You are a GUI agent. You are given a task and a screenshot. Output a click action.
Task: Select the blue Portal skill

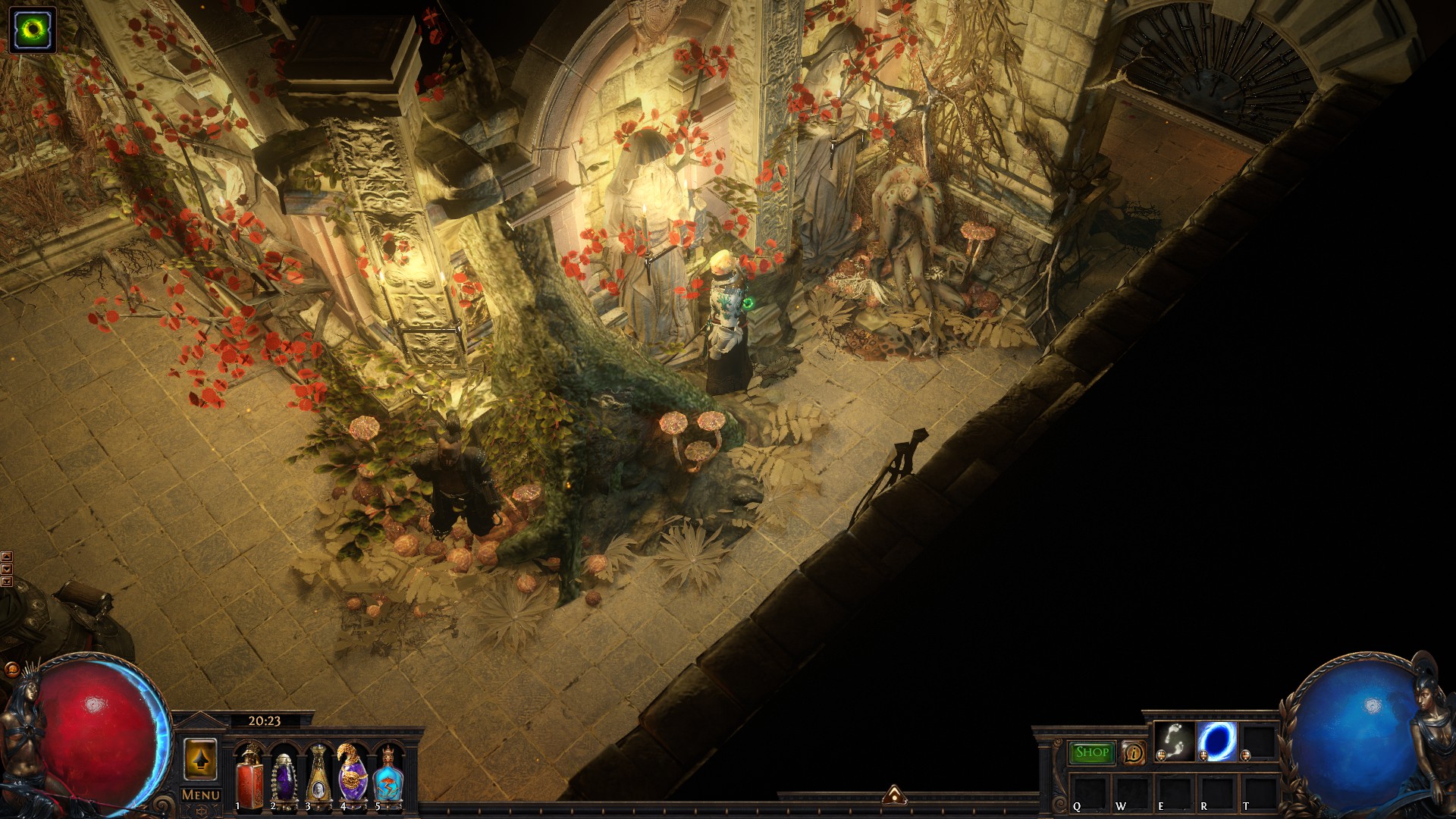tap(1216, 741)
